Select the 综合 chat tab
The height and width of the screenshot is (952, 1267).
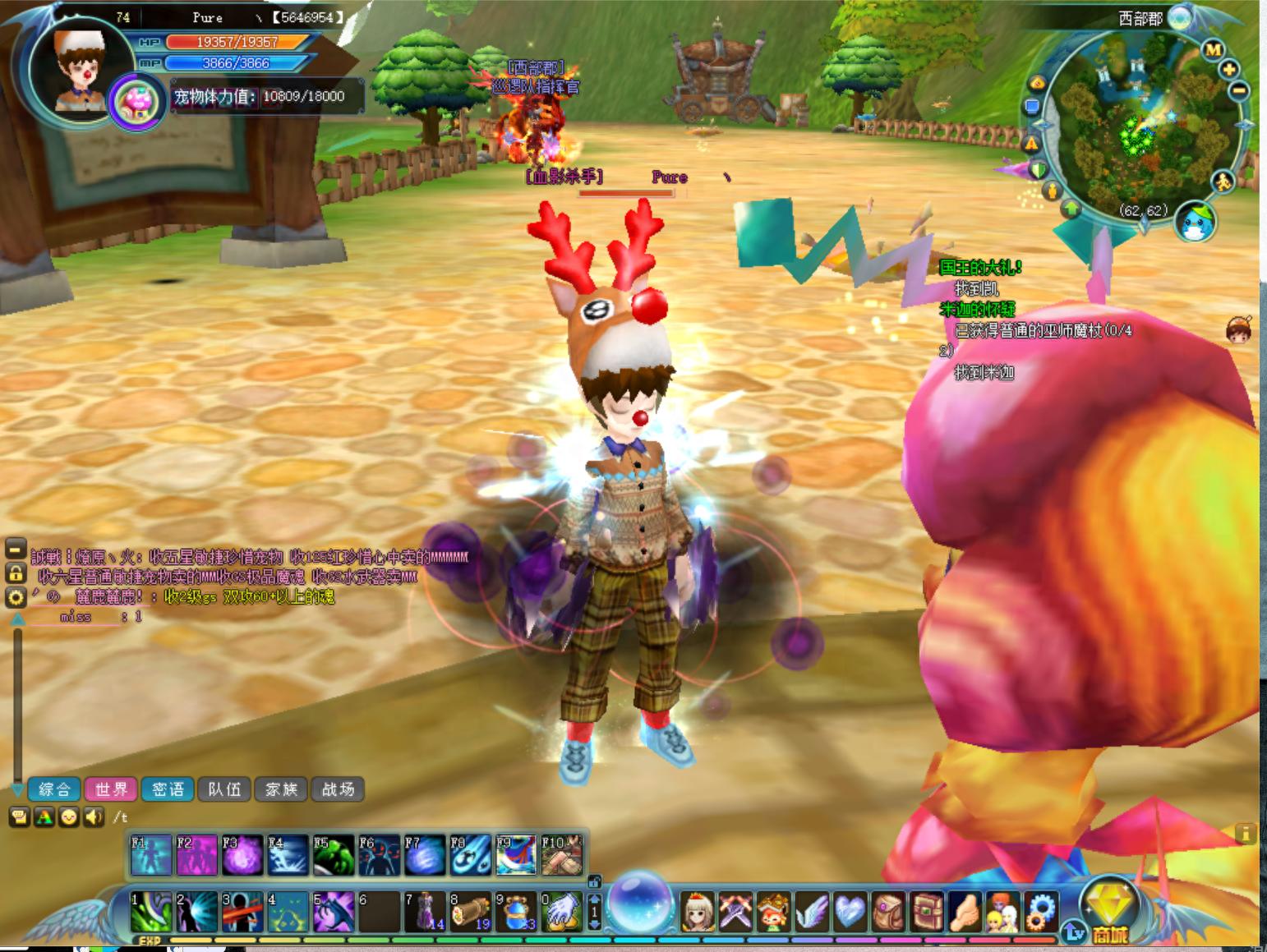point(54,789)
